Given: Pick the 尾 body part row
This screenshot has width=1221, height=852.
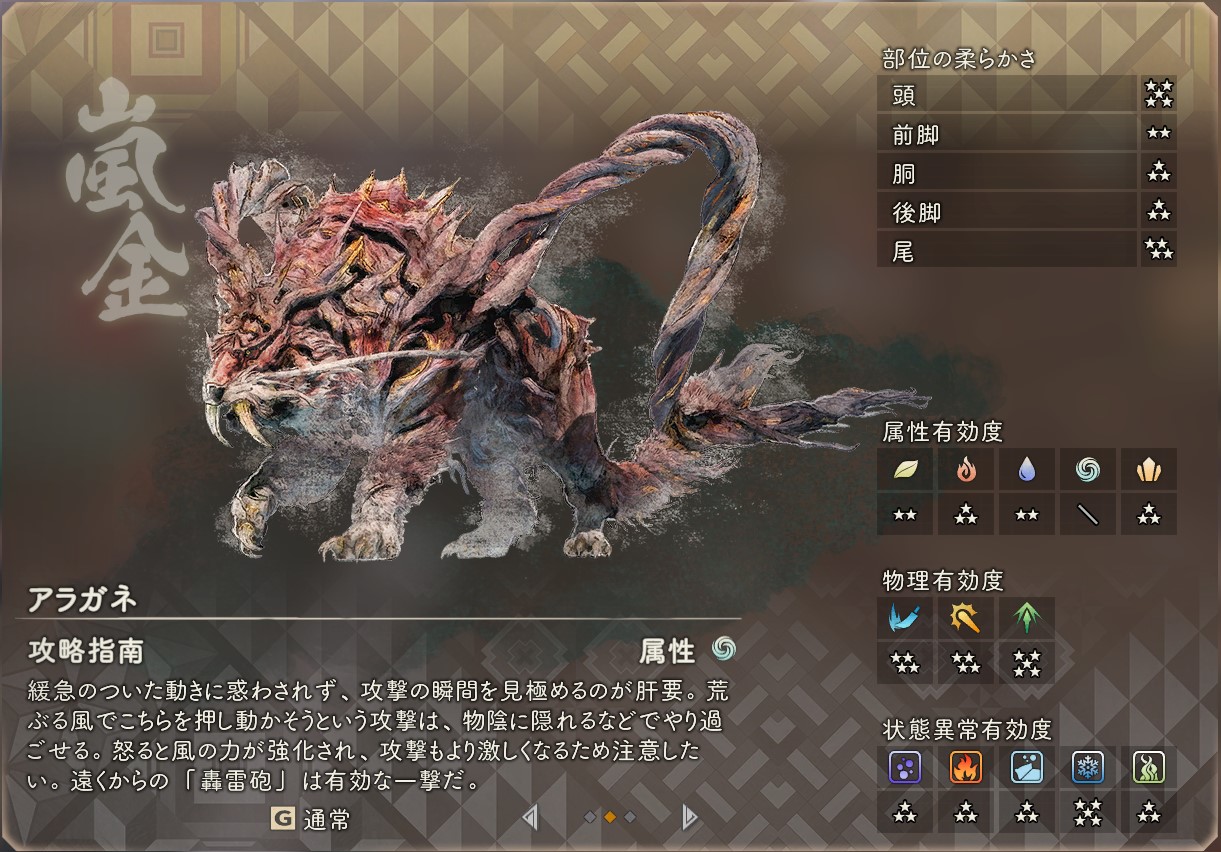Looking at the screenshot, I should (1006, 251).
